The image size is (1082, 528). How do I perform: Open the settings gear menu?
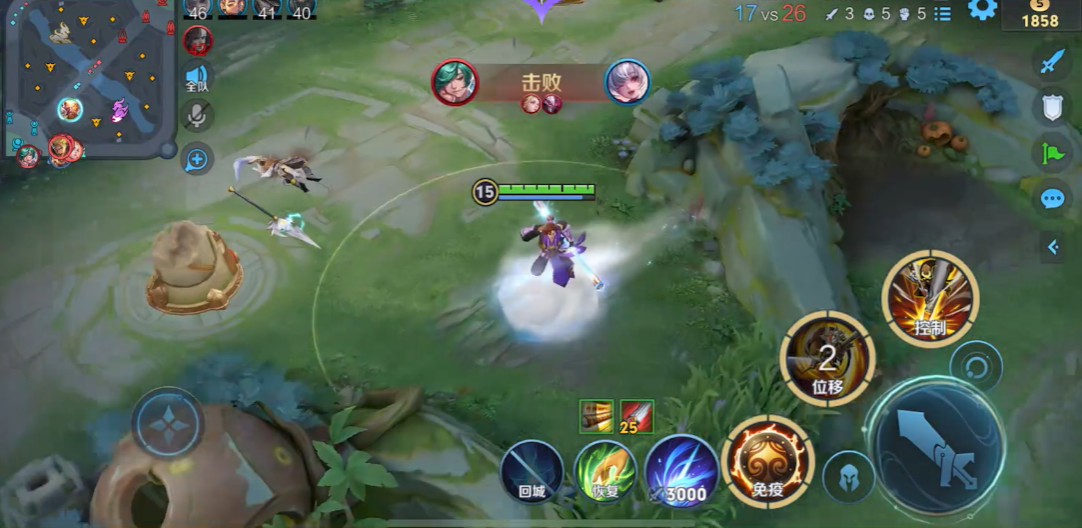982,11
